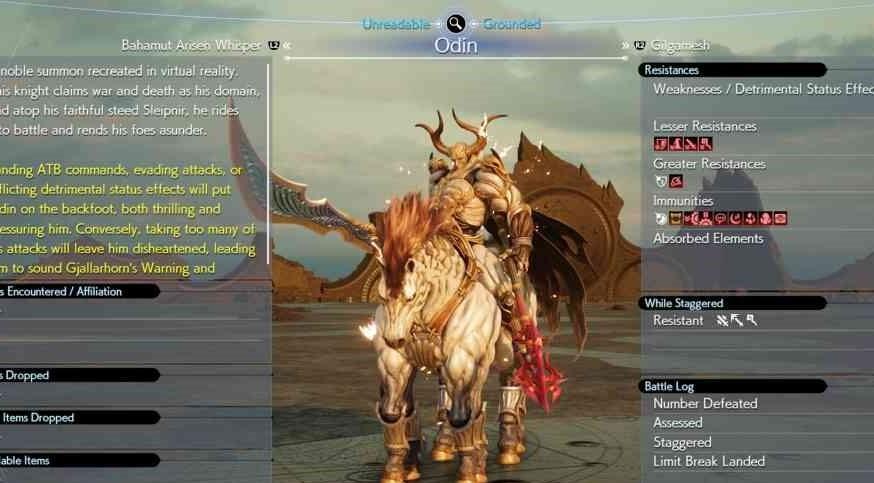
Task: Select the Greater Resistances row
Action: (x=709, y=163)
